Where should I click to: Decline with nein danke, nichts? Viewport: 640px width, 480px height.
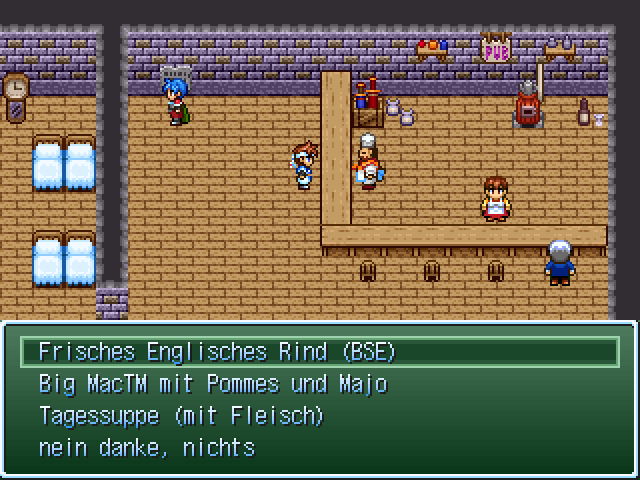tap(146, 448)
